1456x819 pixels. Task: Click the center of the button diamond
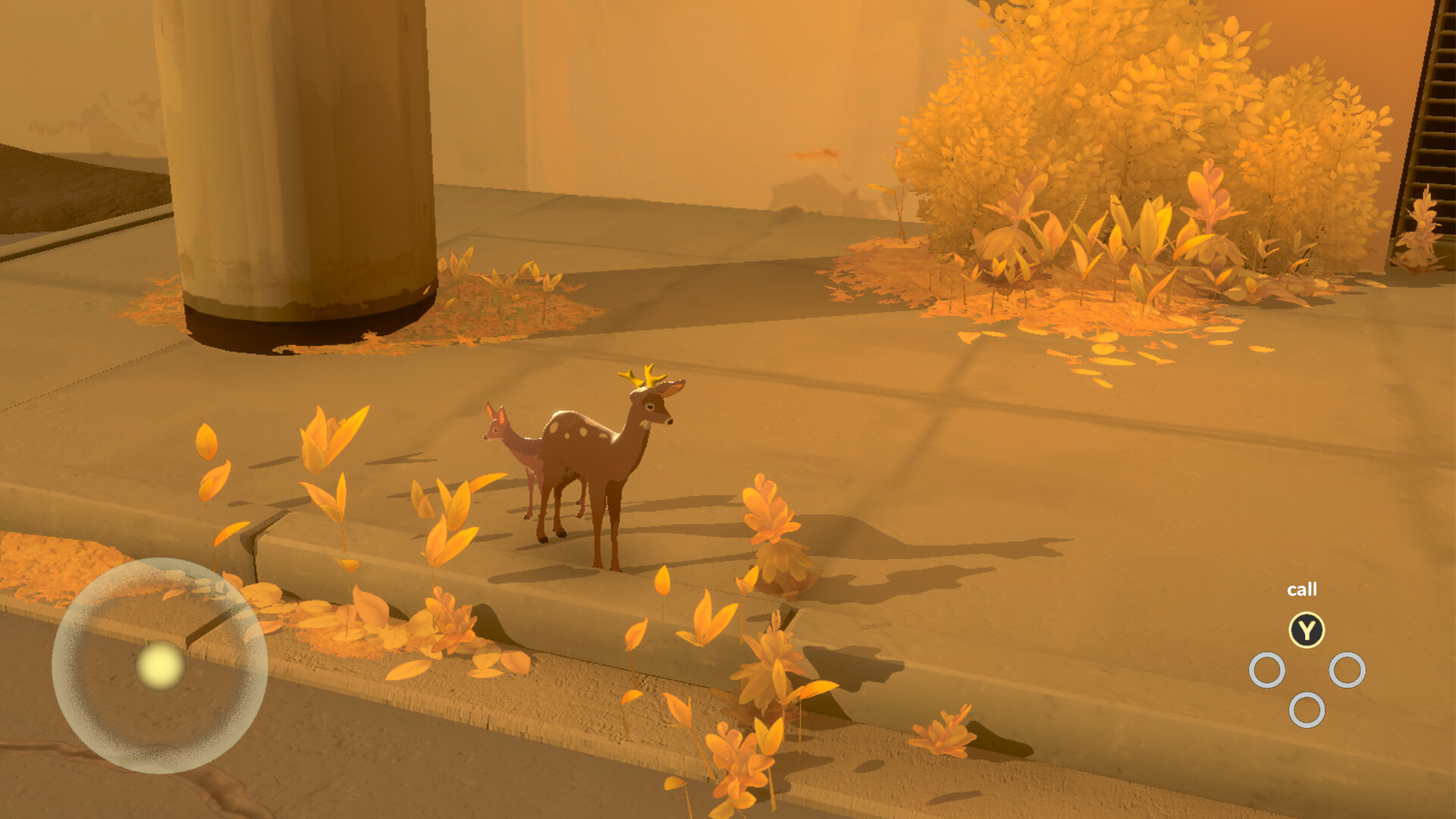1307,671
